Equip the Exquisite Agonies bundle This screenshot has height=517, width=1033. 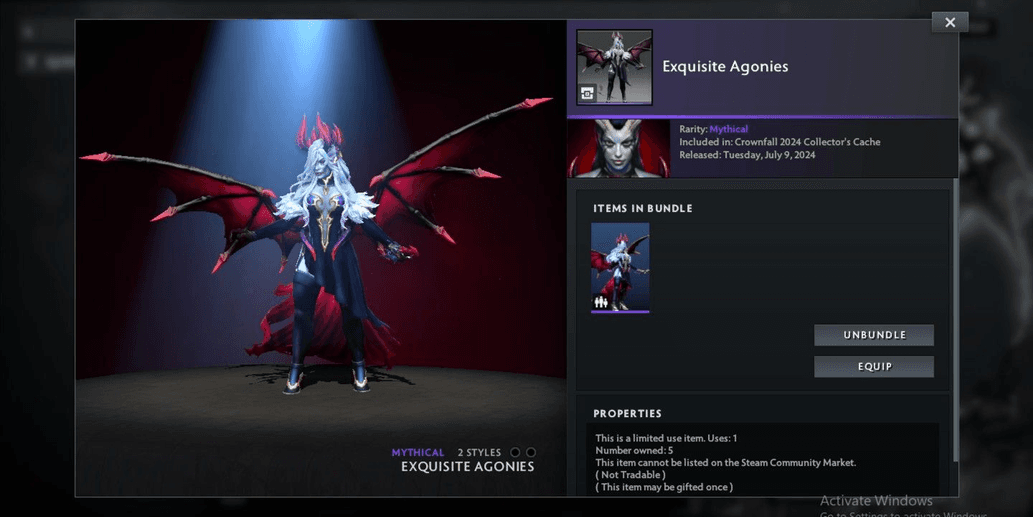(x=874, y=366)
